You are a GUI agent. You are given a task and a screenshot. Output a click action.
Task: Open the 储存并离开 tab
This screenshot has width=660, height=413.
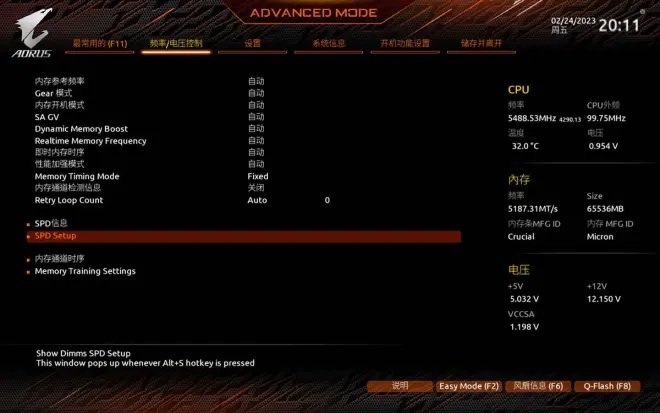[481, 44]
